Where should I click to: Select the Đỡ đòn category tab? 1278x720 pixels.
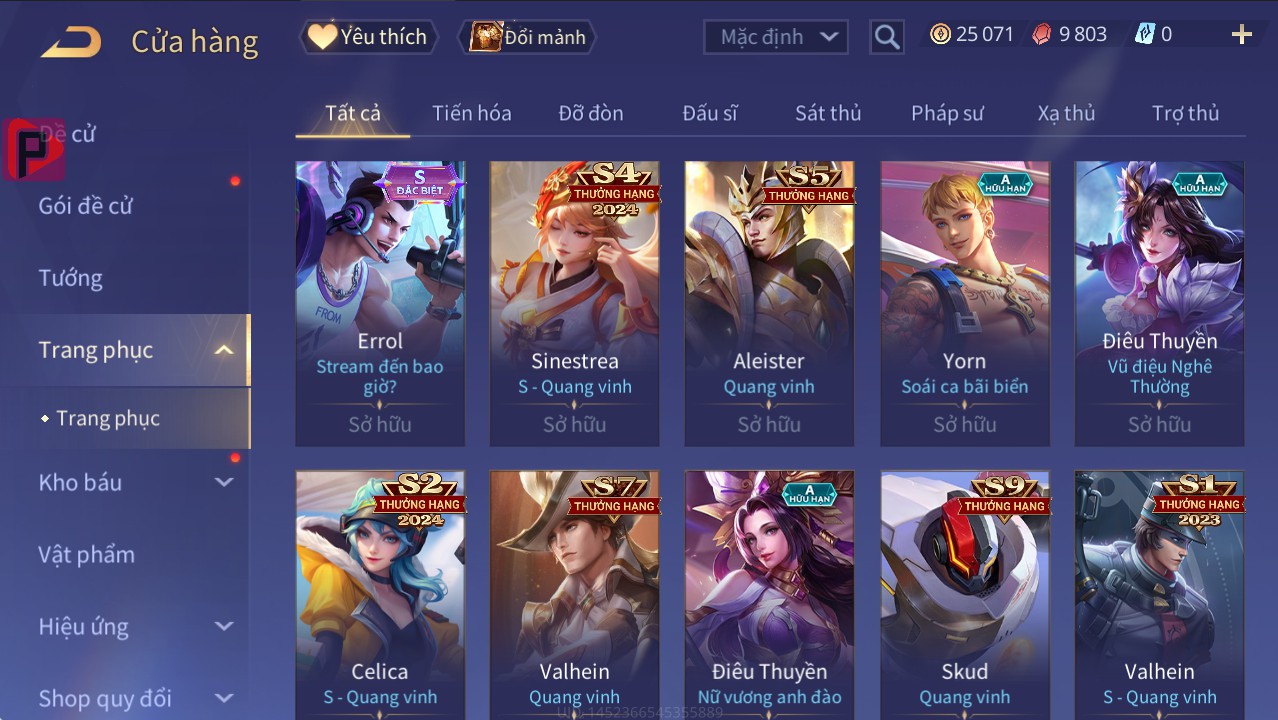coord(591,113)
